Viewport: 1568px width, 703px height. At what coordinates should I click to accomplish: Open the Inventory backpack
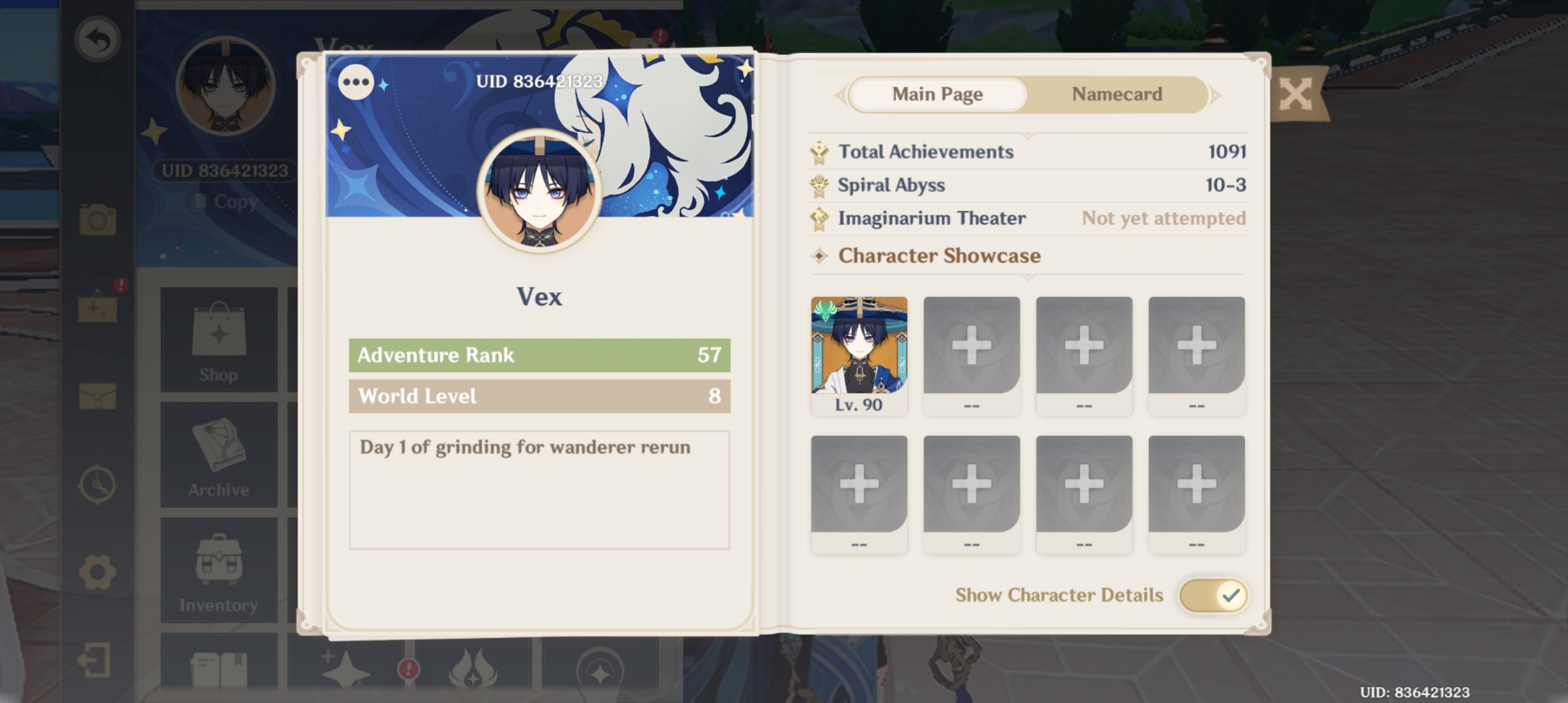pyautogui.click(x=219, y=570)
